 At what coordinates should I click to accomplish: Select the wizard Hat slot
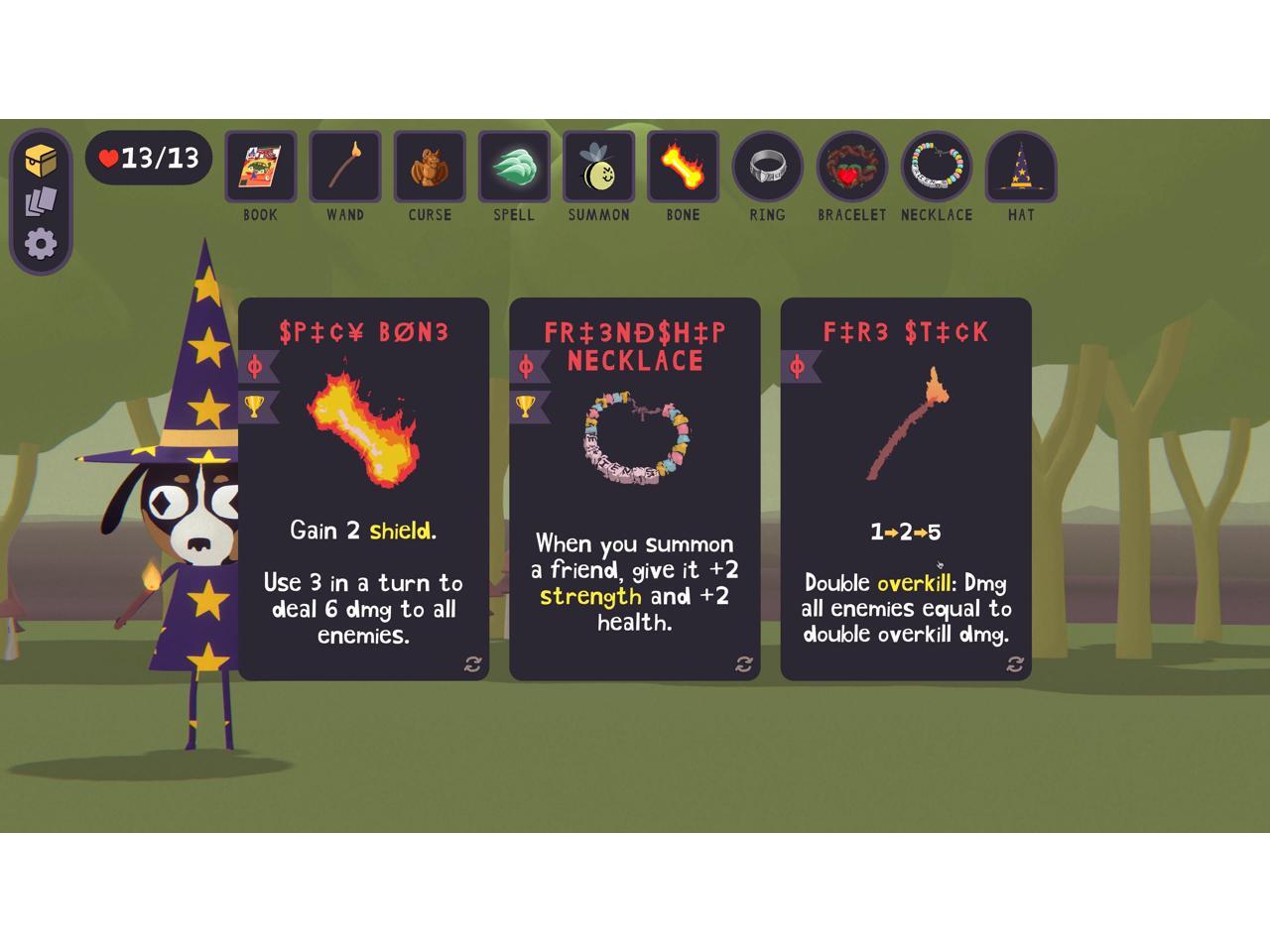click(x=1021, y=167)
